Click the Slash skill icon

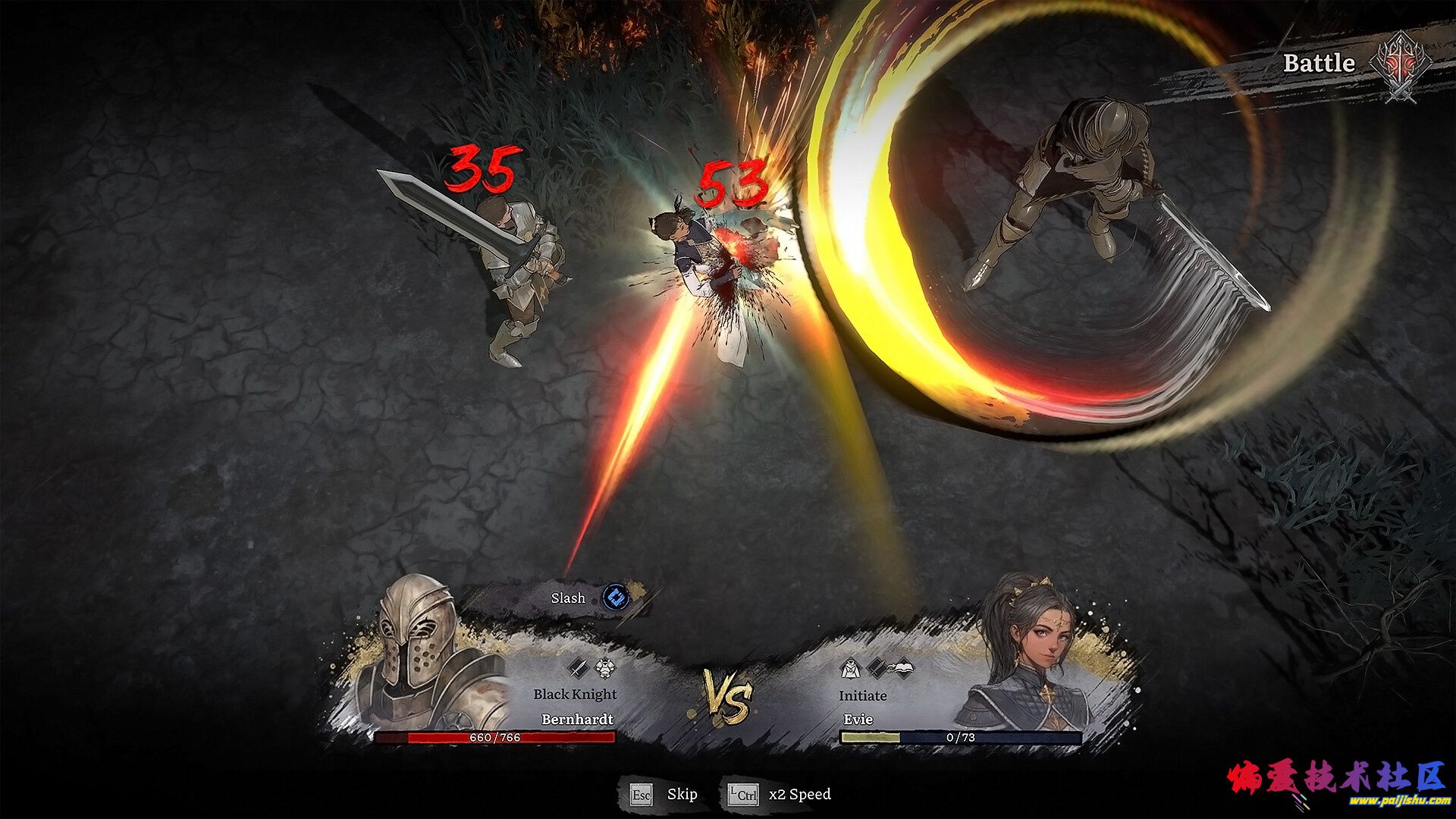[616, 598]
